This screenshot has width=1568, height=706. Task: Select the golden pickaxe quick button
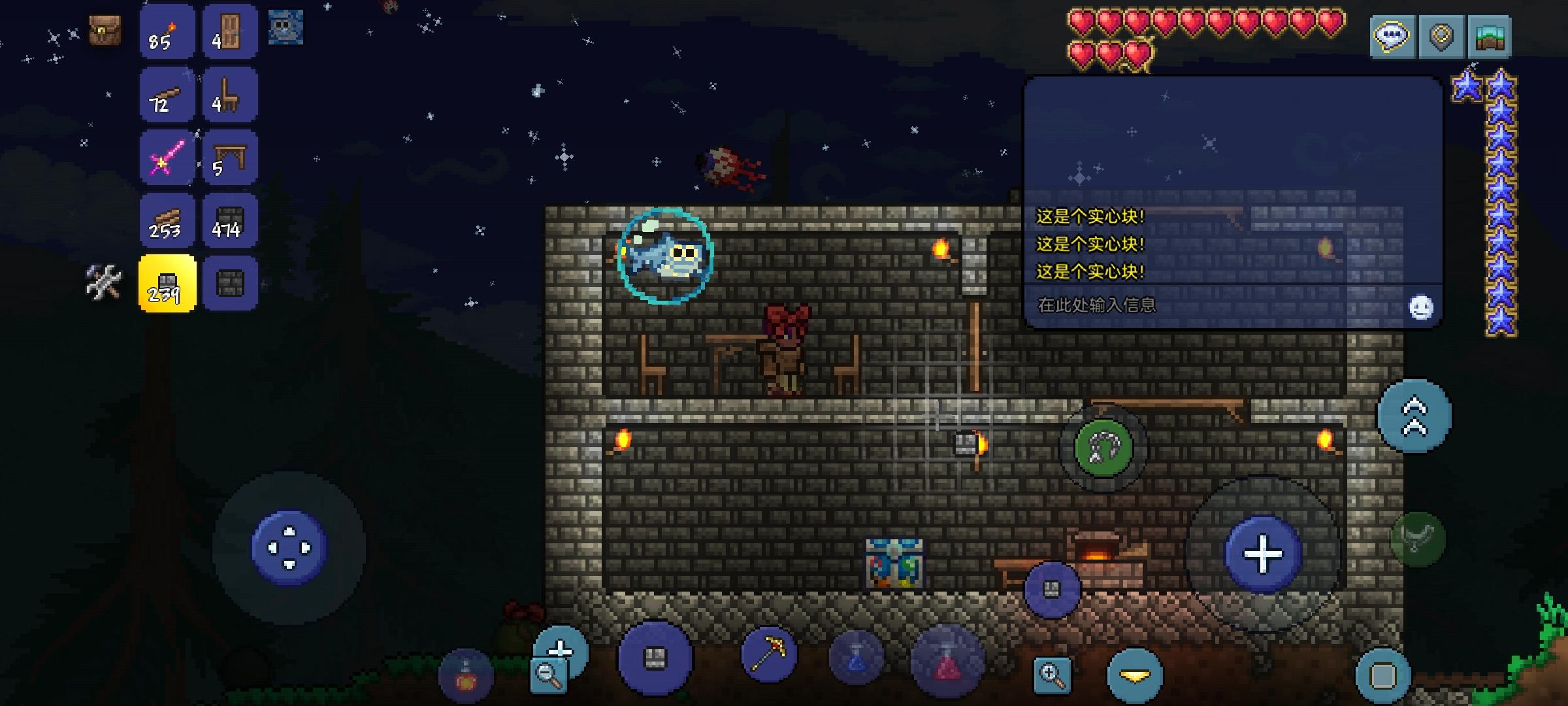click(768, 654)
